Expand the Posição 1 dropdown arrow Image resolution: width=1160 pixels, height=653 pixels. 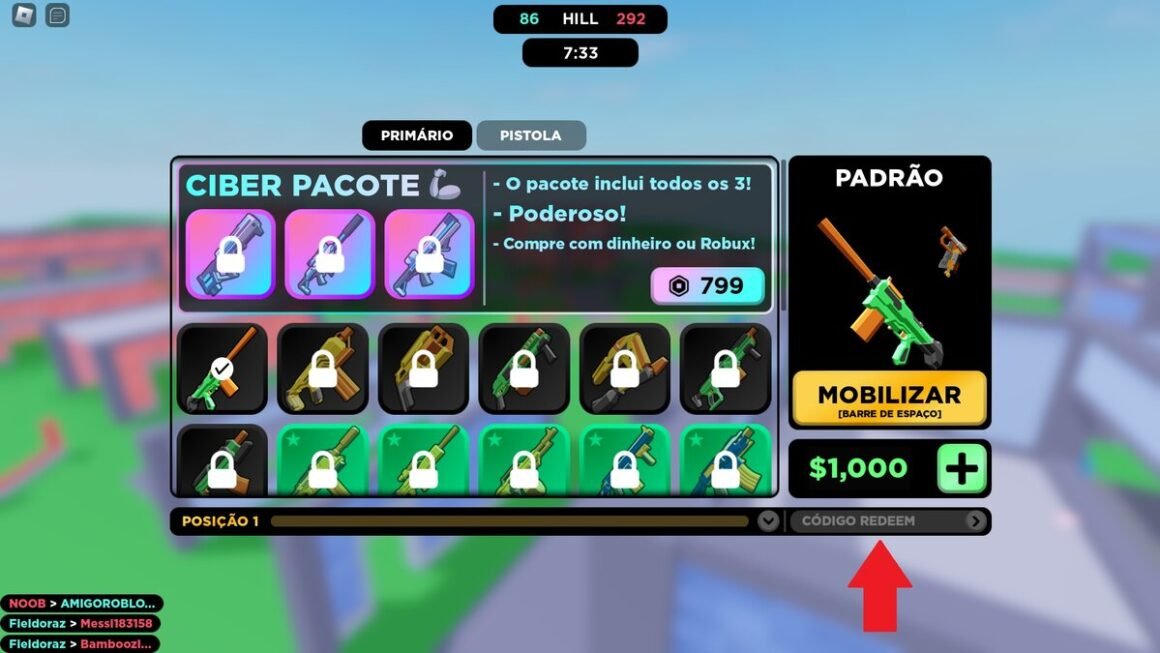(x=767, y=521)
